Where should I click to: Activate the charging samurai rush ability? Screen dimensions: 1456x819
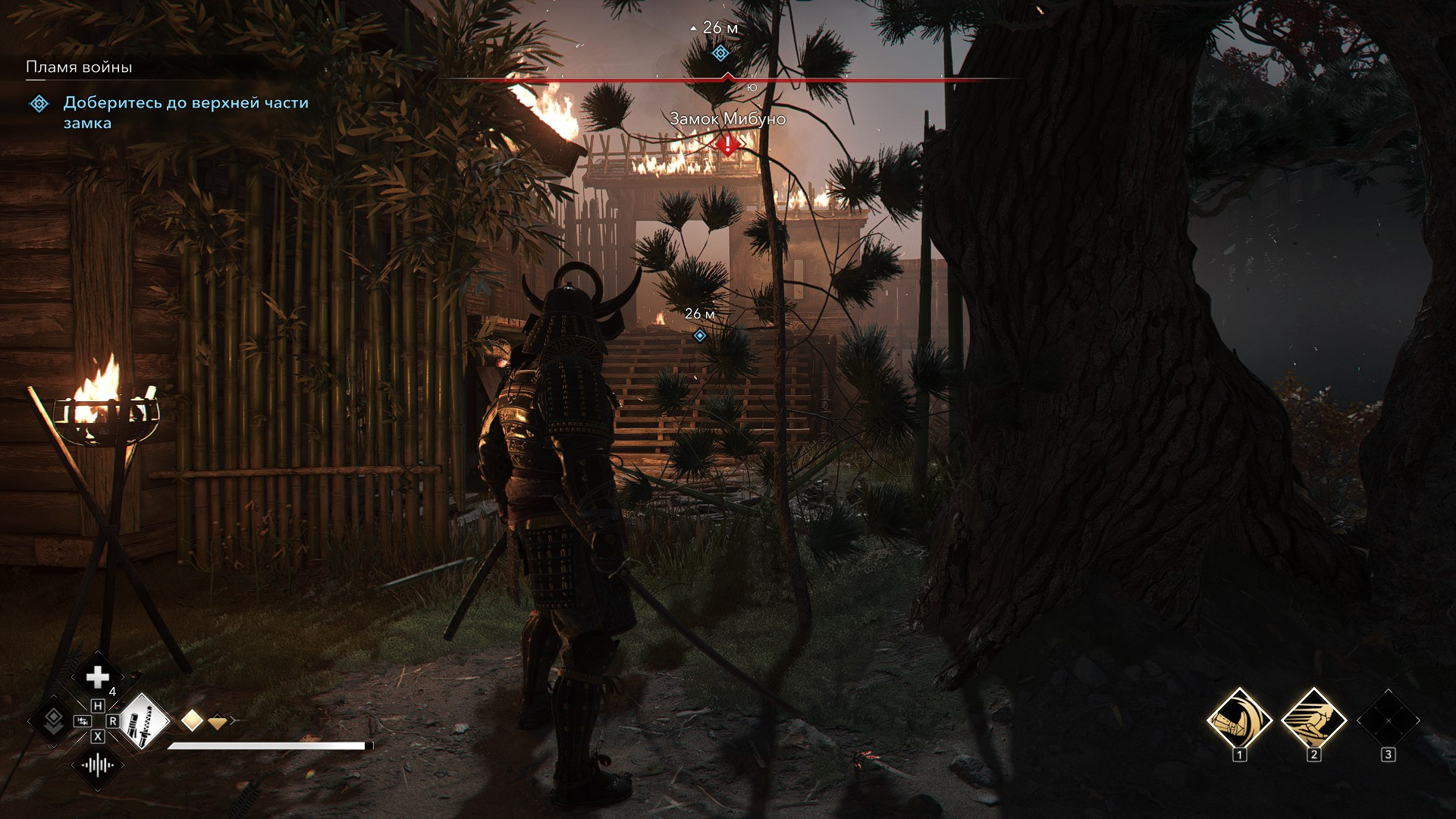1314,720
